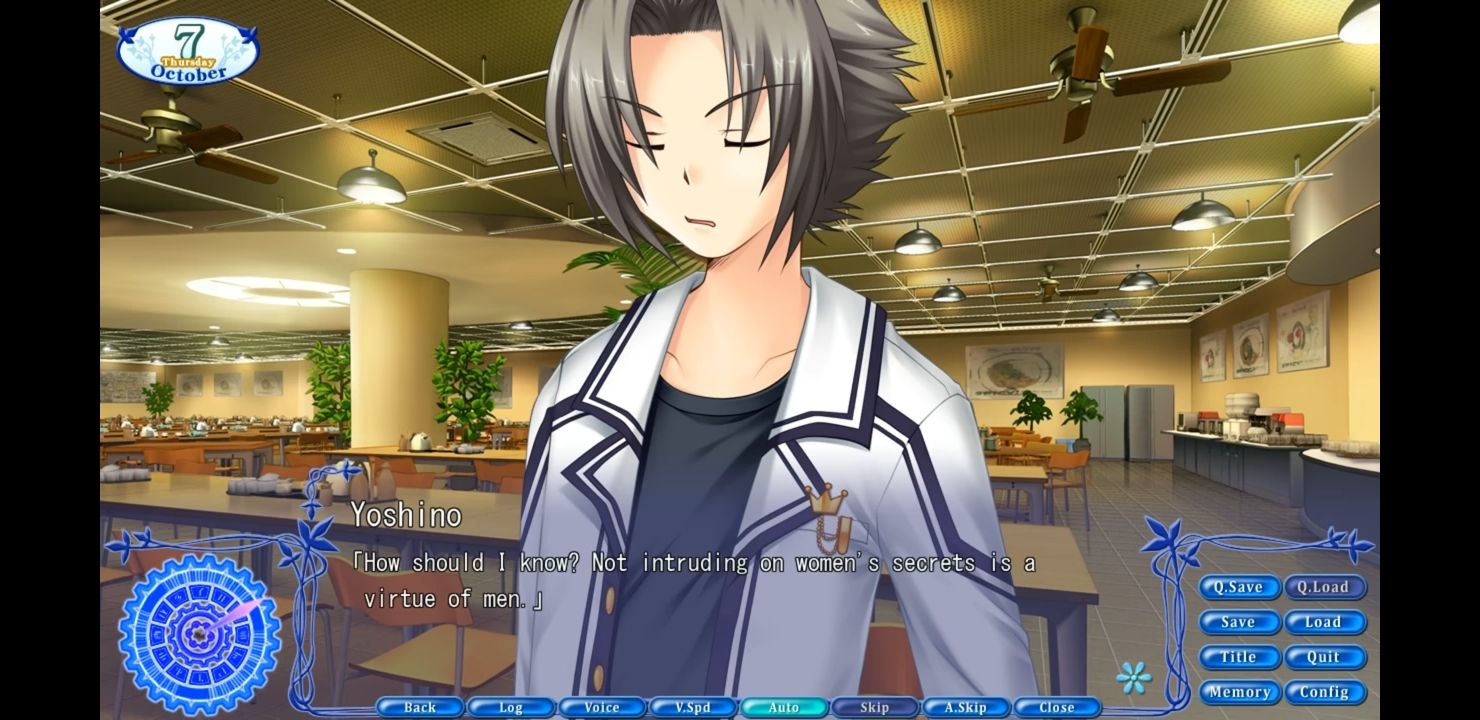Click the Q.Load button to quick load
This screenshot has height=720, width=1480.
tap(1325, 587)
